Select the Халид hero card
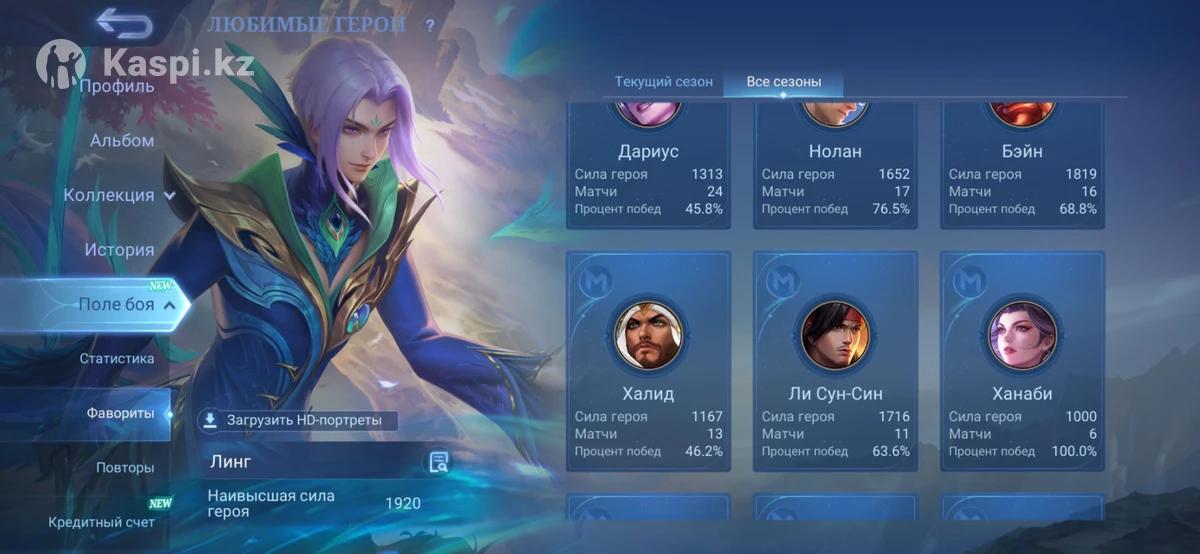 pyautogui.click(x=648, y=361)
